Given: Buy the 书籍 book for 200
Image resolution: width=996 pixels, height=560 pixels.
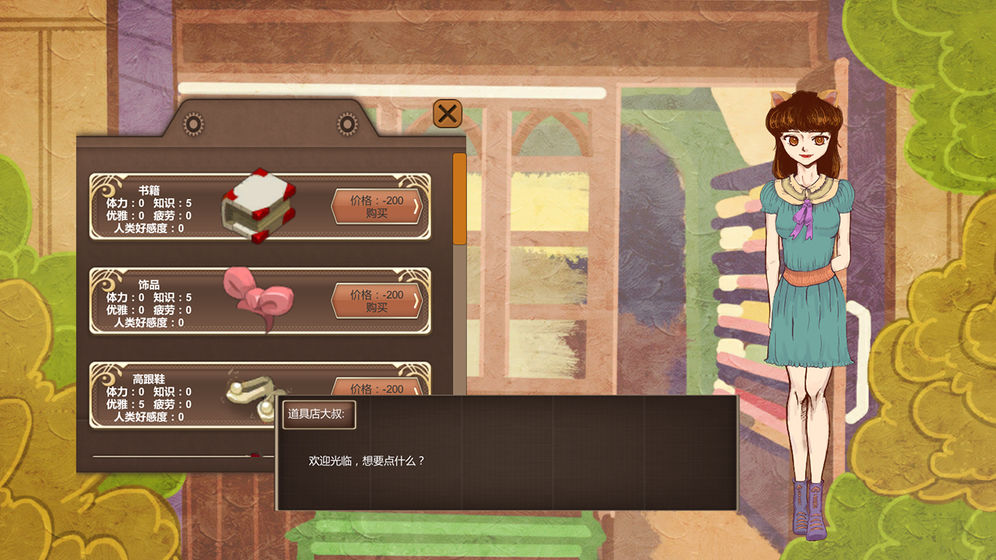Looking at the screenshot, I should pyautogui.click(x=376, y=206).
